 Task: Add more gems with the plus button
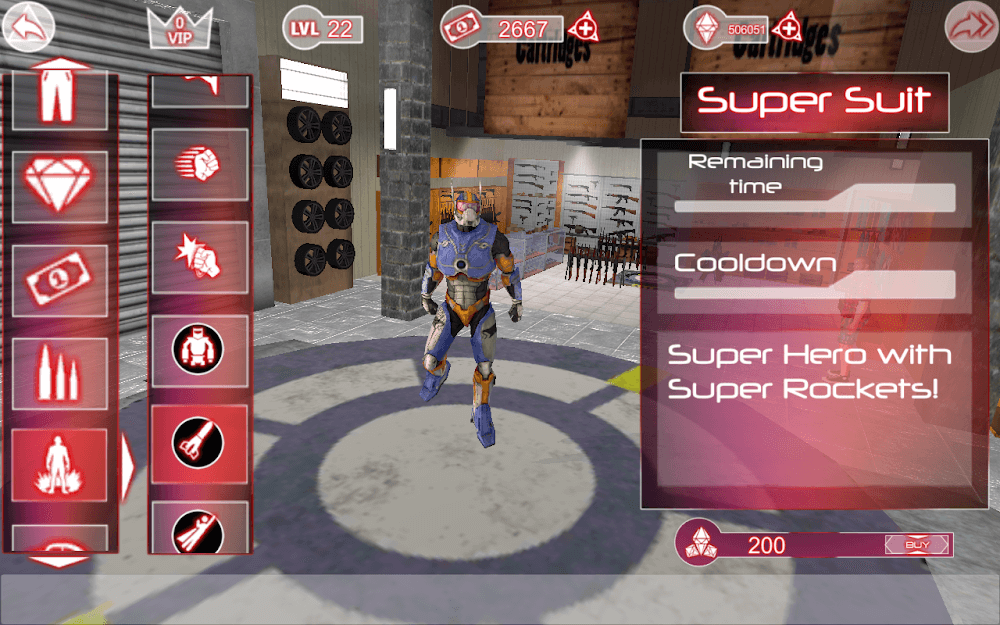point(788,25)
